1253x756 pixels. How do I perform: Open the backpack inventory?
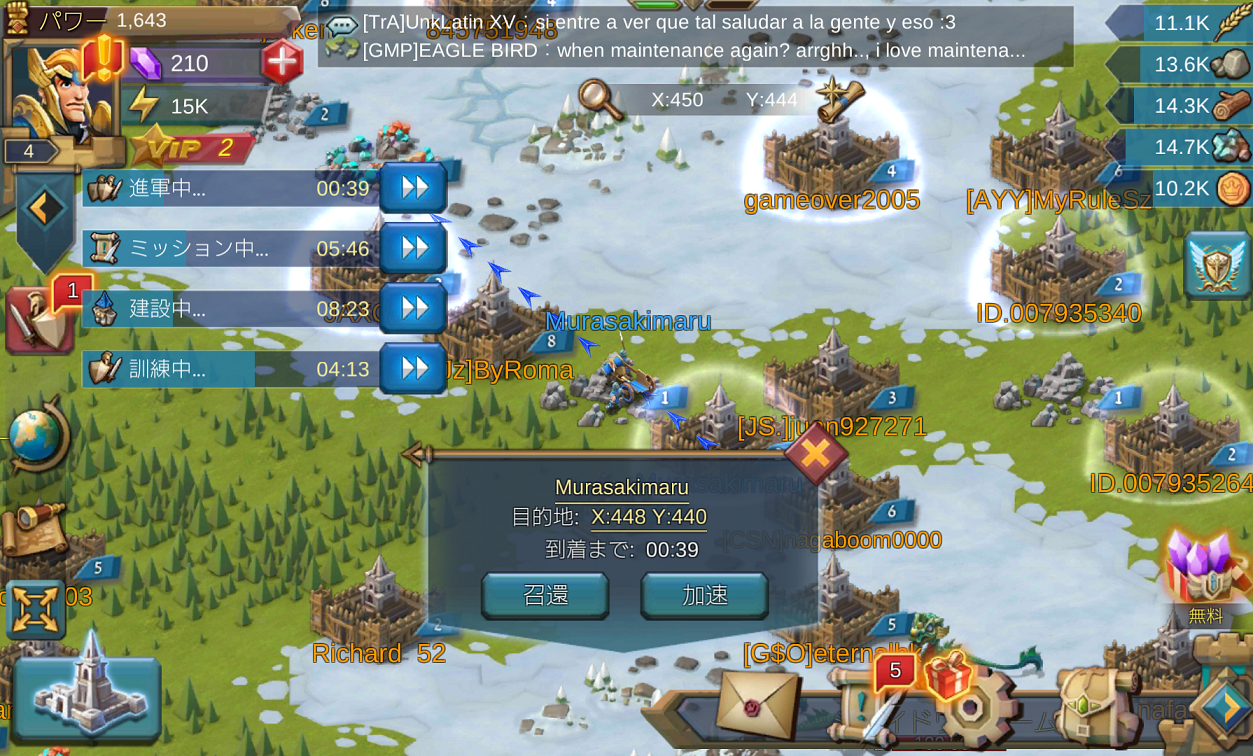pos(1097,705)
